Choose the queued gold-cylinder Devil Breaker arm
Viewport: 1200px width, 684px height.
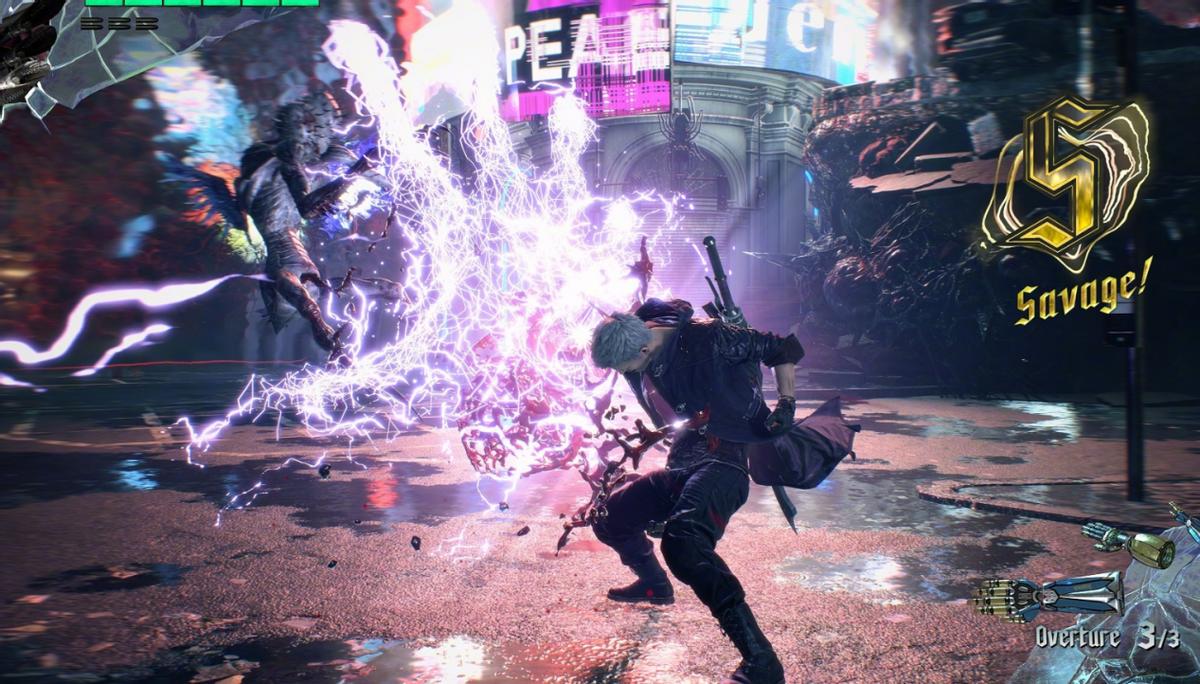1130,545
